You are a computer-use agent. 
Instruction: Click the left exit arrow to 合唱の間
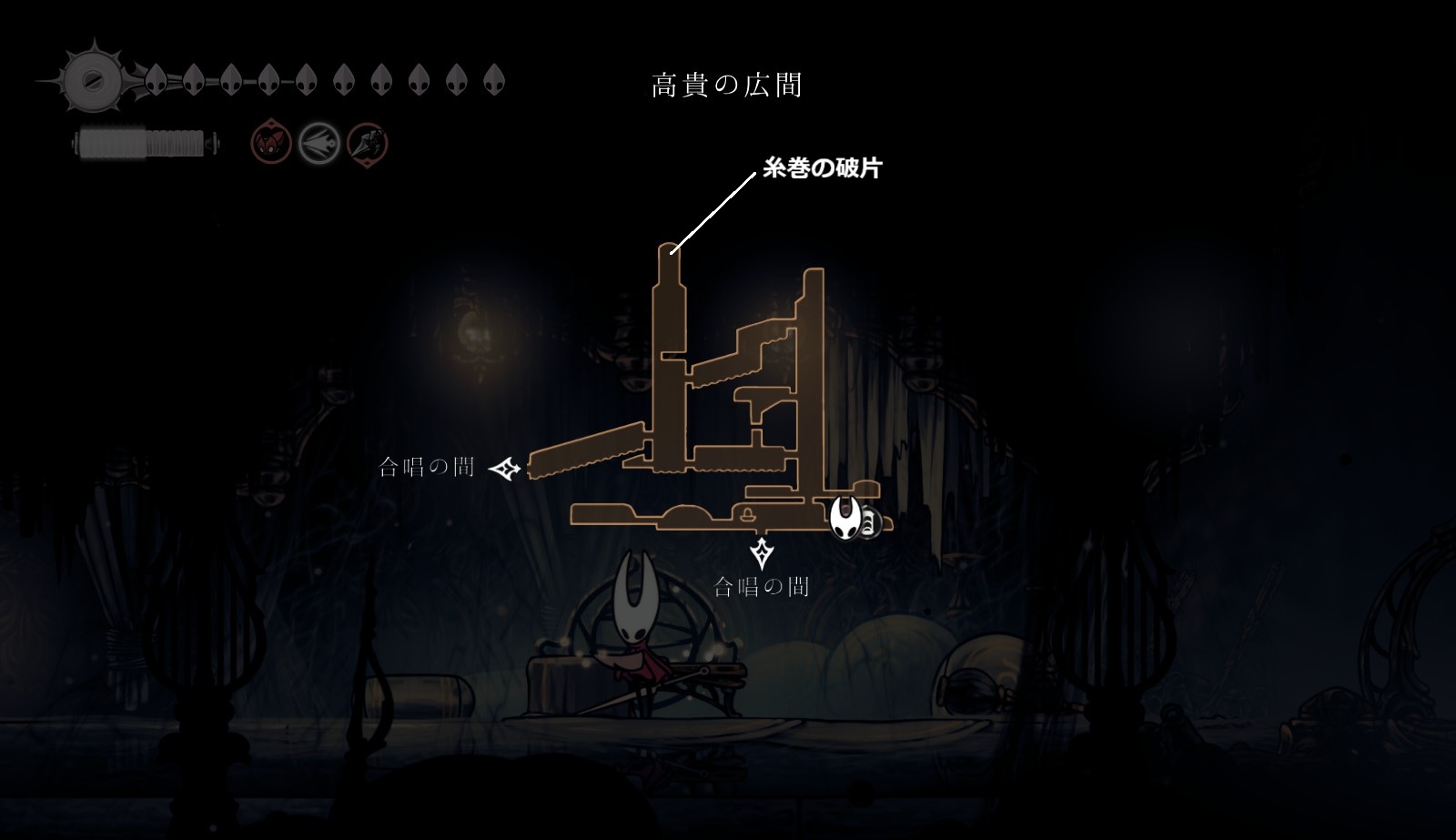[x=505, y=469]
